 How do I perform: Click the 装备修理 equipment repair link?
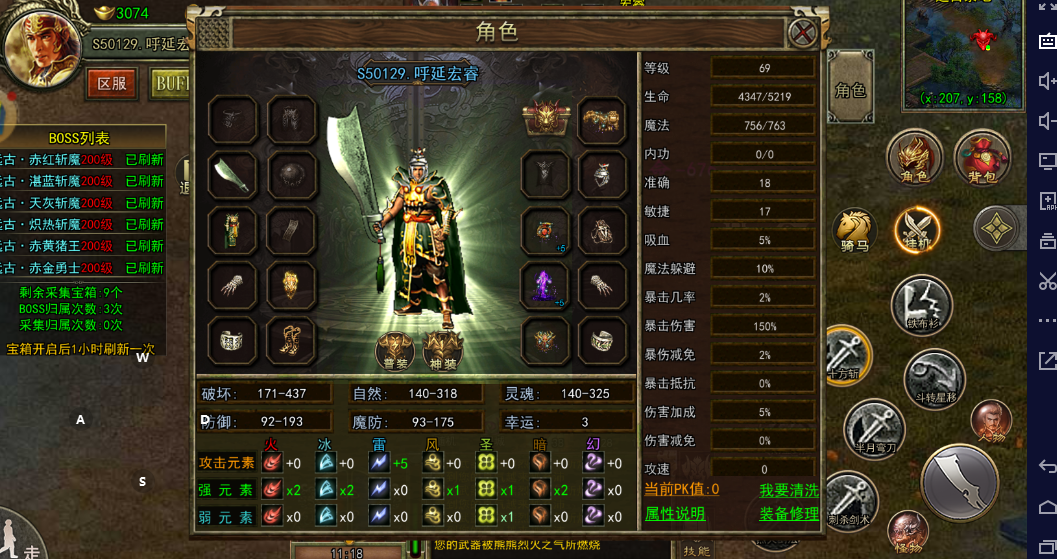[789, 514]
